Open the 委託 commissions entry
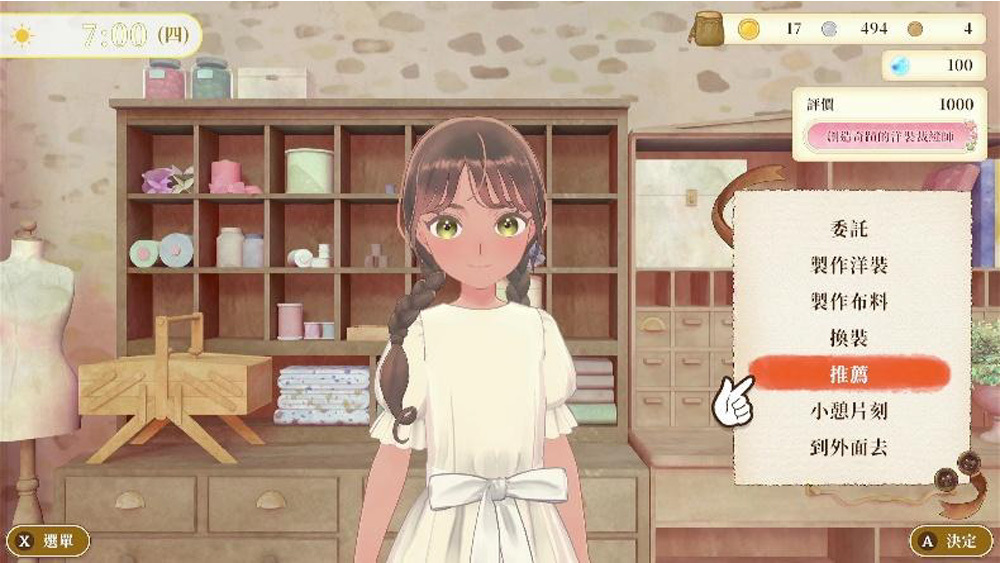The width and height of the screenshot is (1000, 563). click(849, 229)
